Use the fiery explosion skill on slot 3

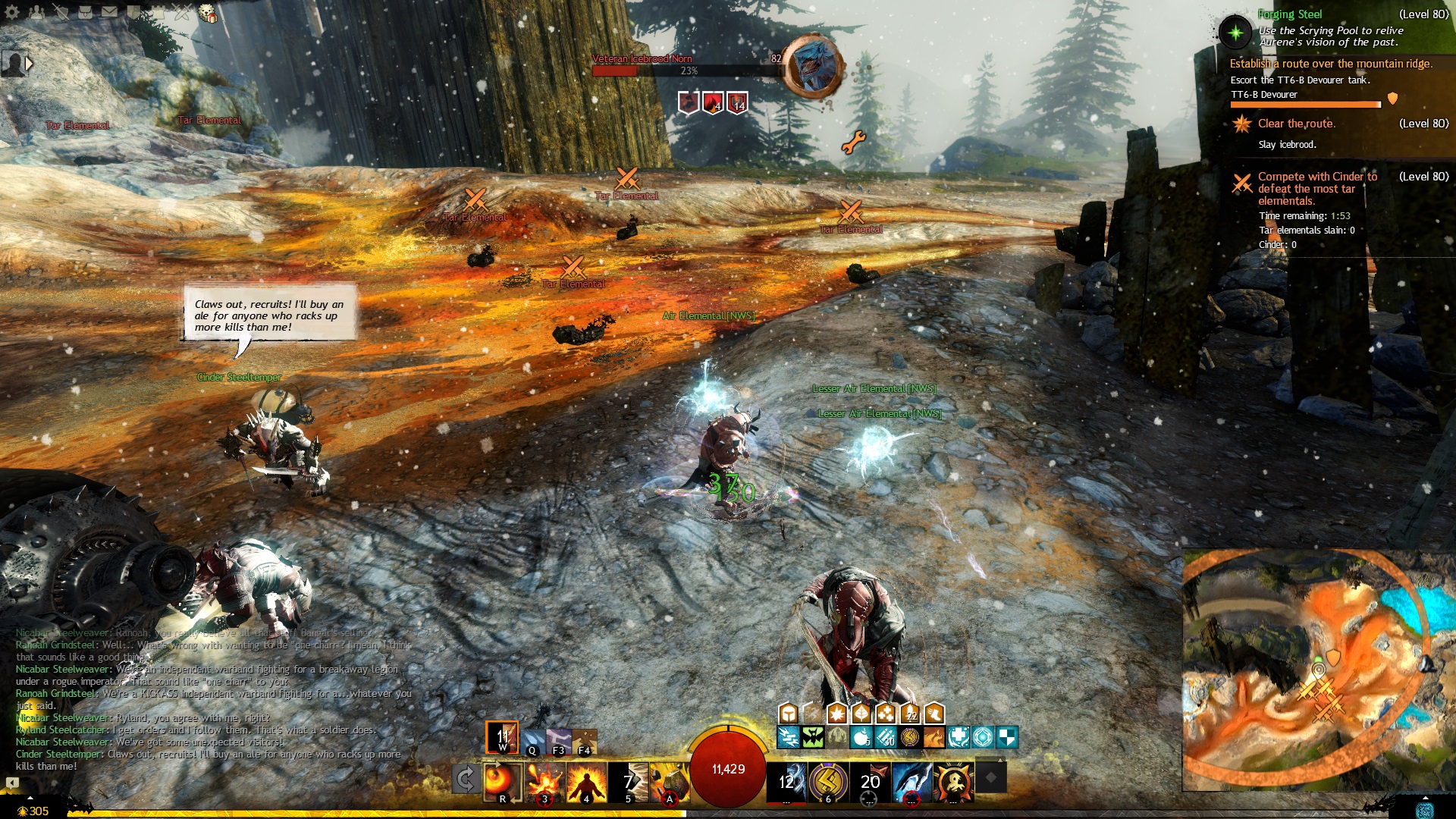tap(545, 781)
